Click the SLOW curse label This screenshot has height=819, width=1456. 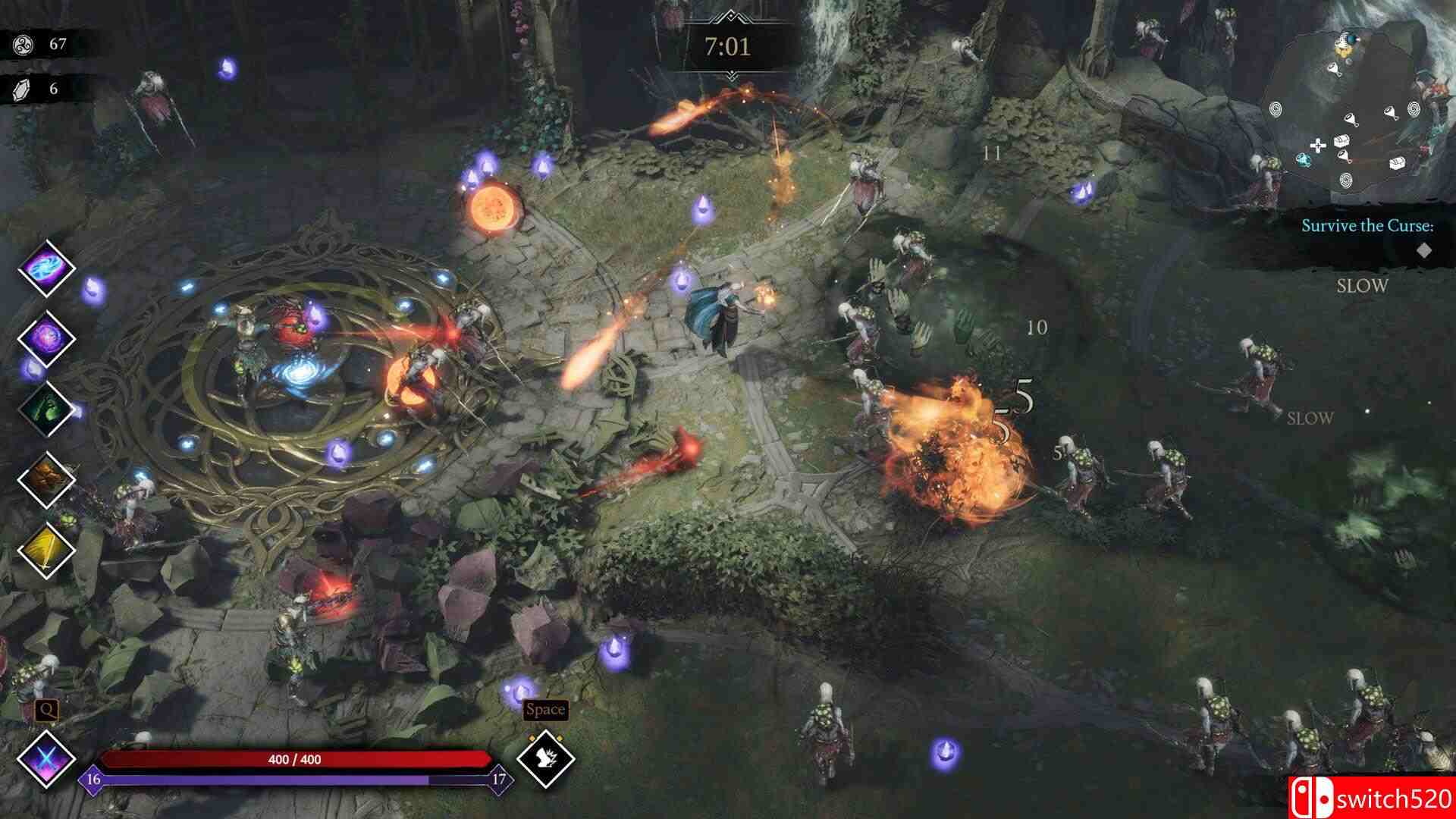1361,286
